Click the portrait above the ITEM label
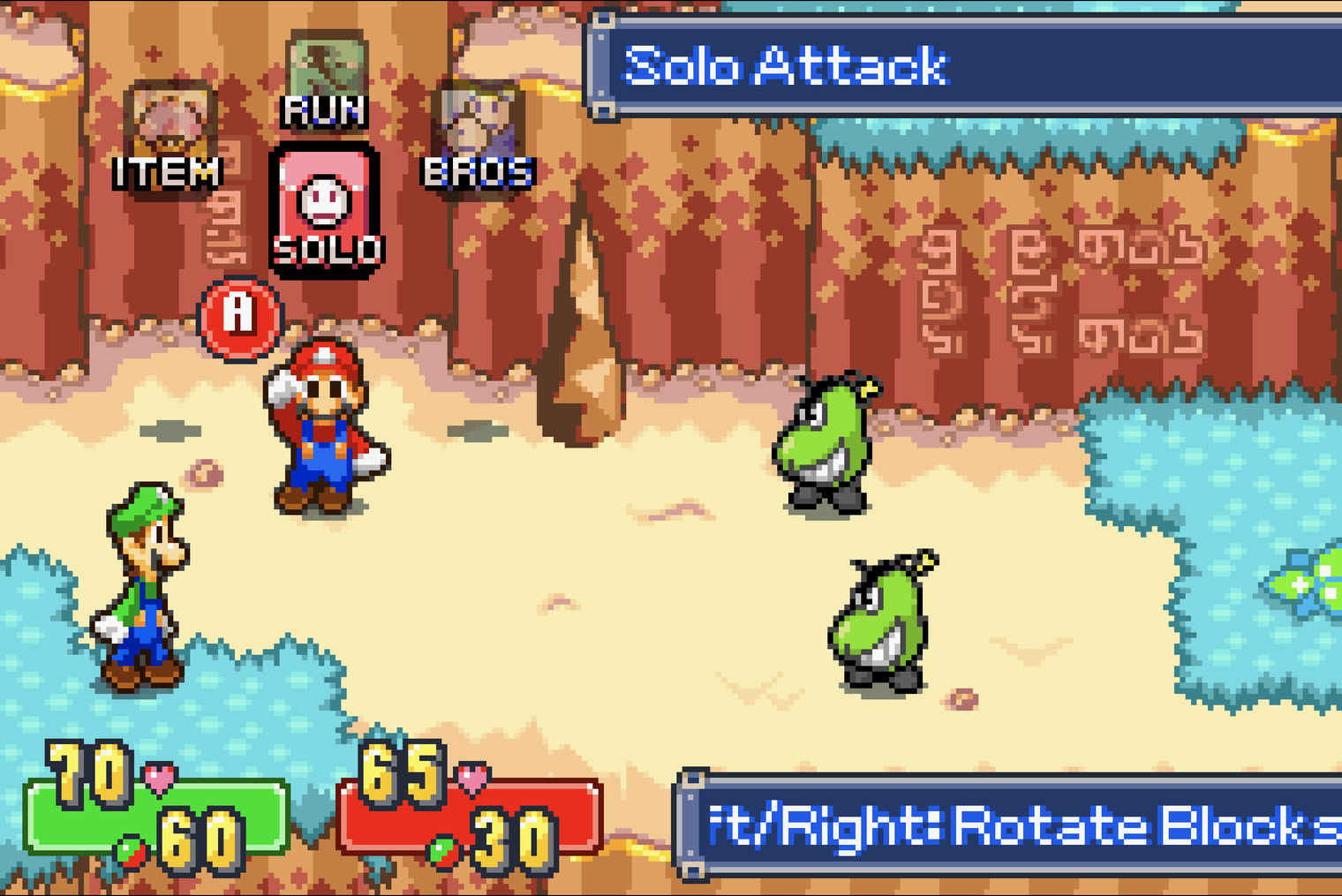The width and height of the screenshot is (1342, 896). click(x=170, y=119)
